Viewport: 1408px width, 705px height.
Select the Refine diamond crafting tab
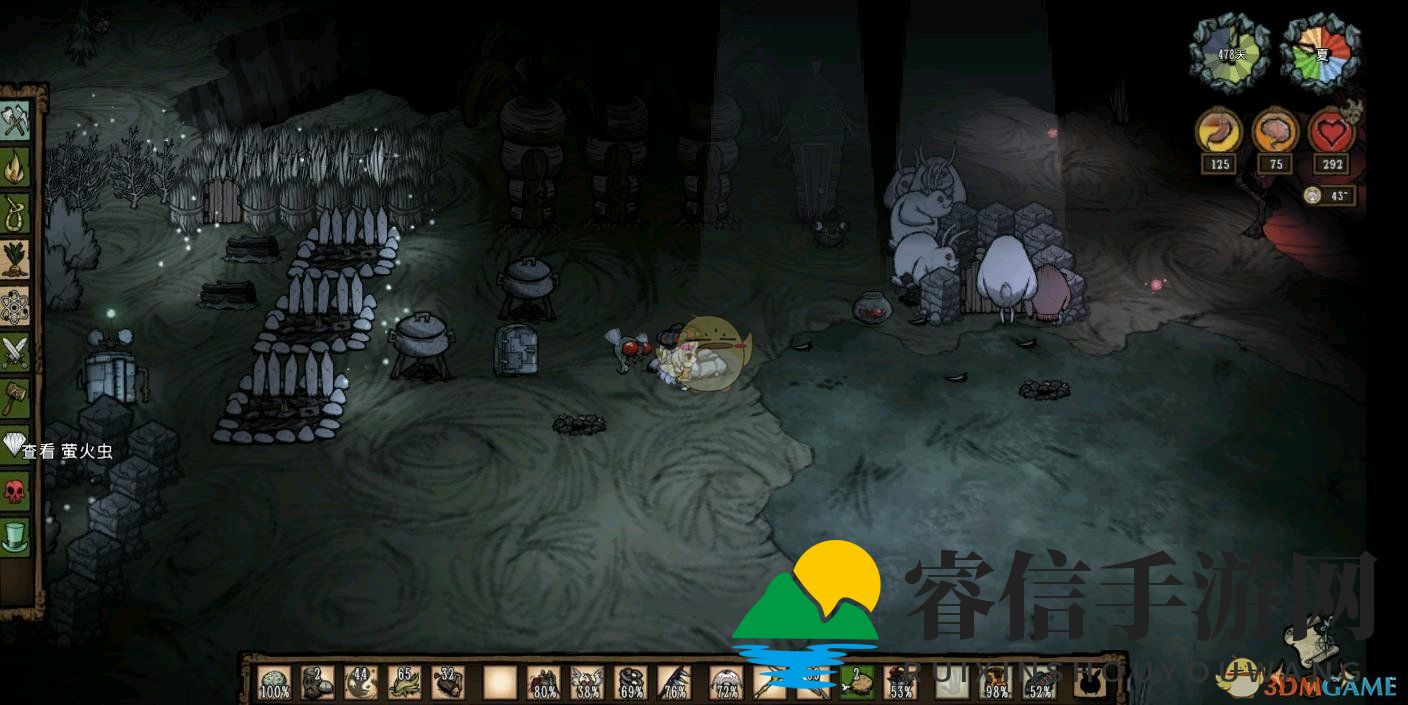(16, 444)
